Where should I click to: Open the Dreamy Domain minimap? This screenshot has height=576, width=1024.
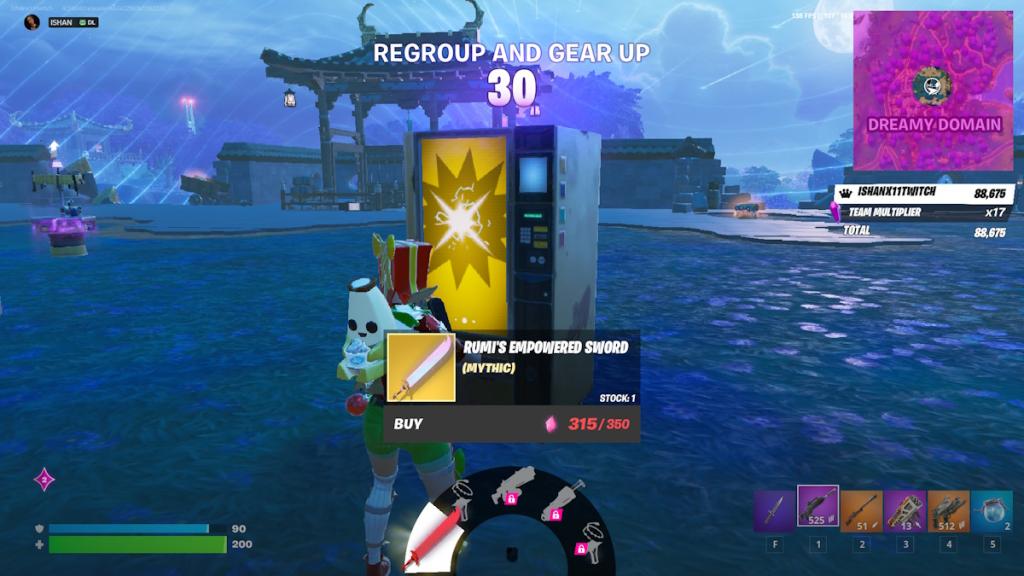point(933,90)
